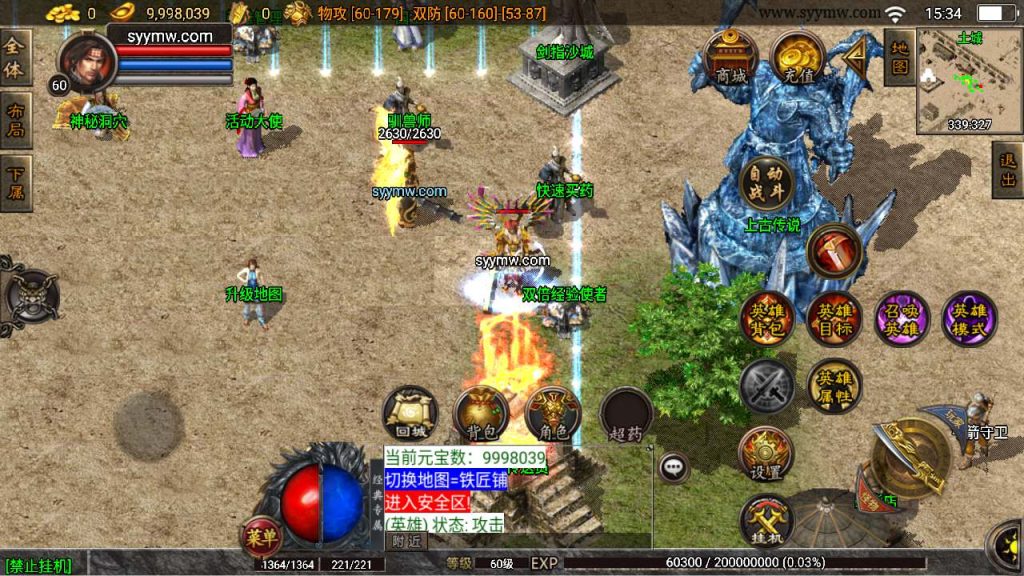Toggle 自动战斗 auto battle

point(766,183)
